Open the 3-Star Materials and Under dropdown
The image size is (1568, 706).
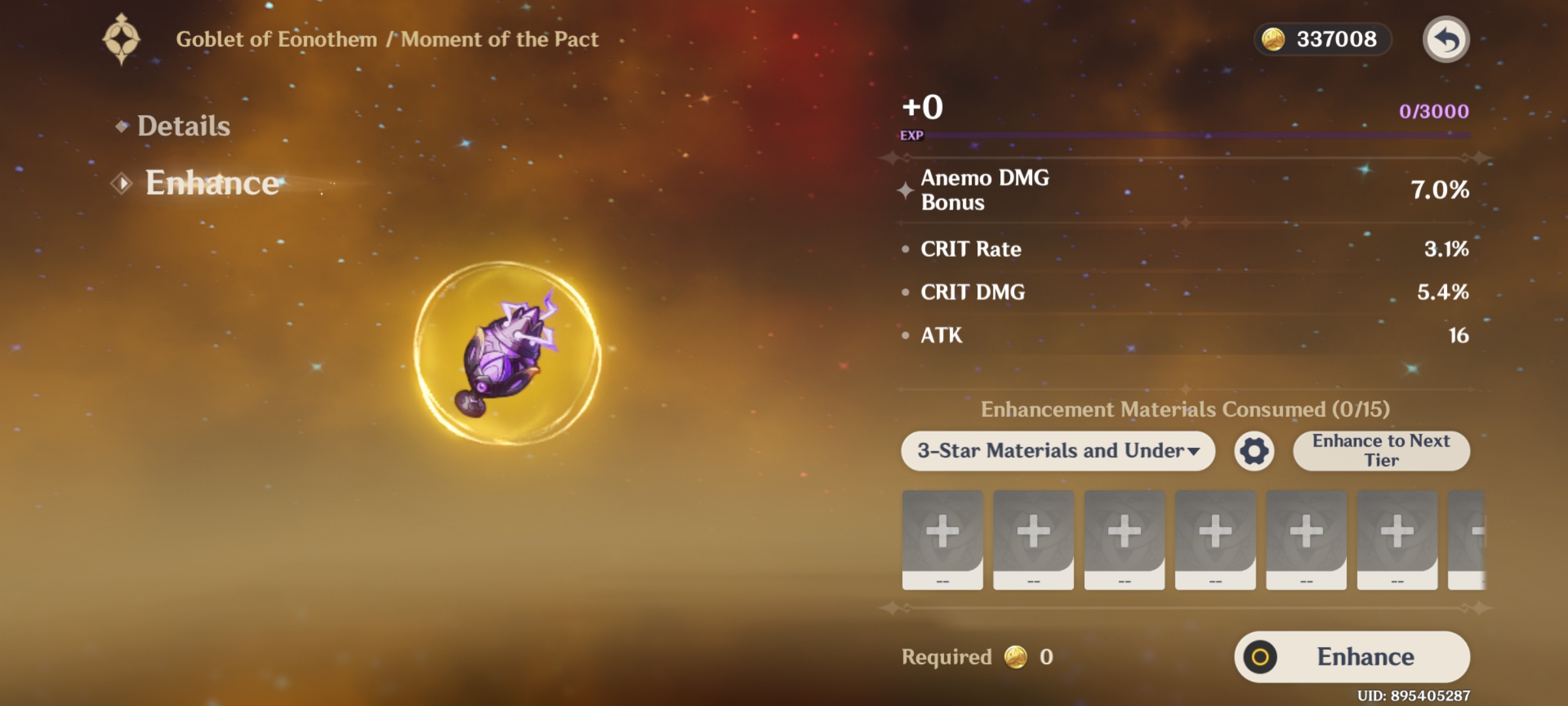pyautogui.click(x=1058, y=451)
